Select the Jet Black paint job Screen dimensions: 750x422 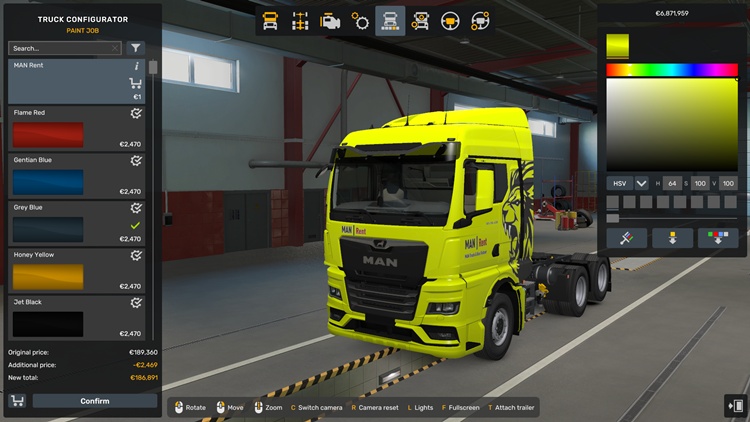pyautogui.click(x=77, y=318)
